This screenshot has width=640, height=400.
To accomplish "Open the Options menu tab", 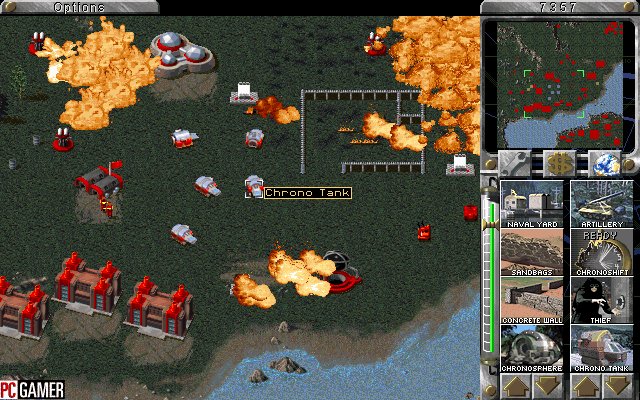I will point(79,7).
